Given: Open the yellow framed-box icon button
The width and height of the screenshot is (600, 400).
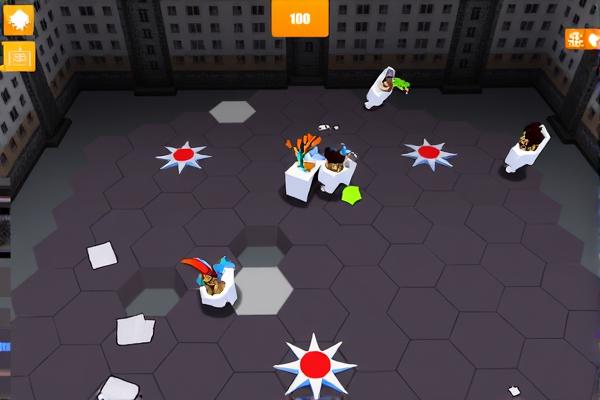Looking at the screenshot, I should (18, 57).
